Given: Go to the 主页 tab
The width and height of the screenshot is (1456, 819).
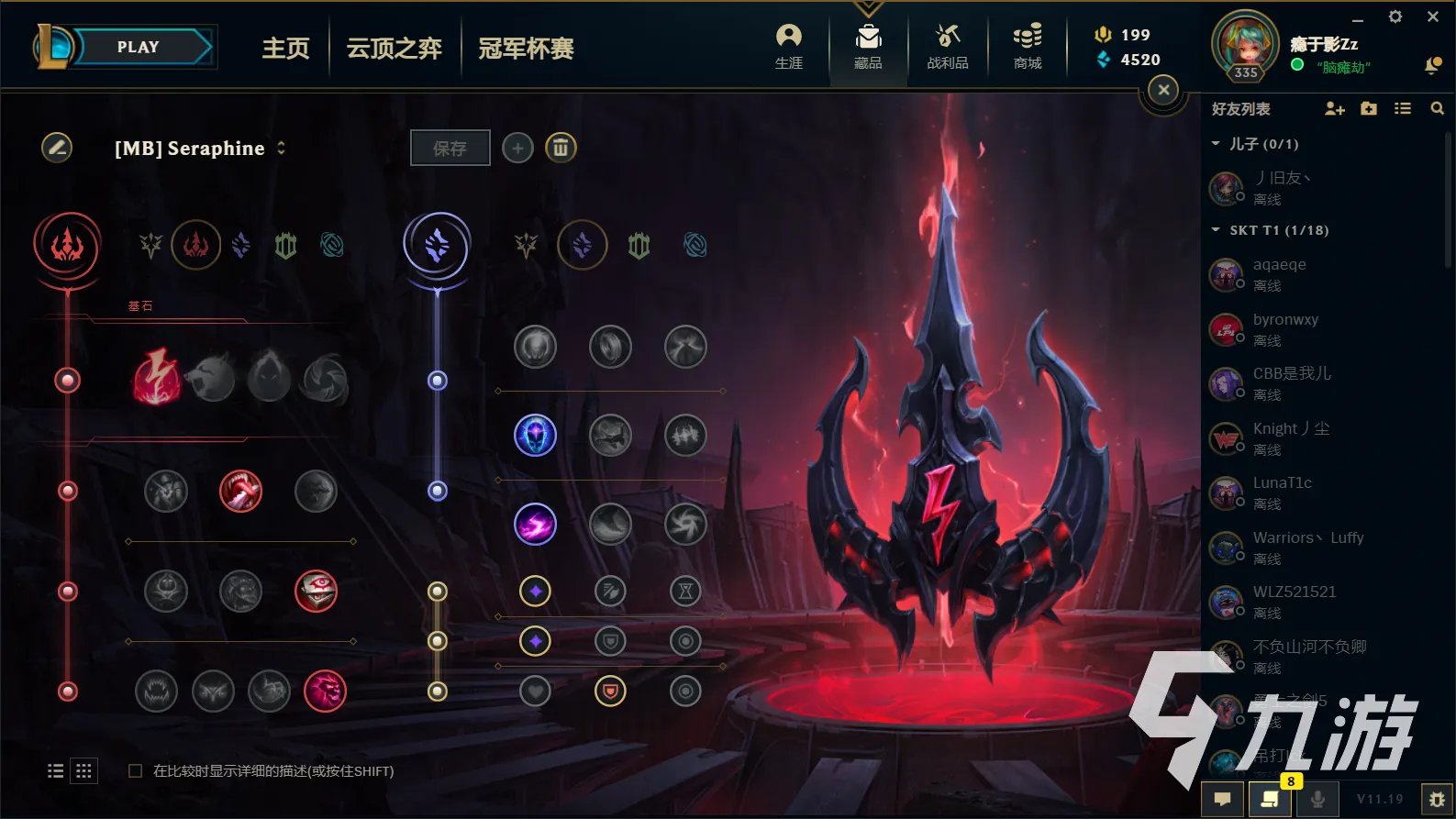Looking at the screenshot, I should [285, 50].
